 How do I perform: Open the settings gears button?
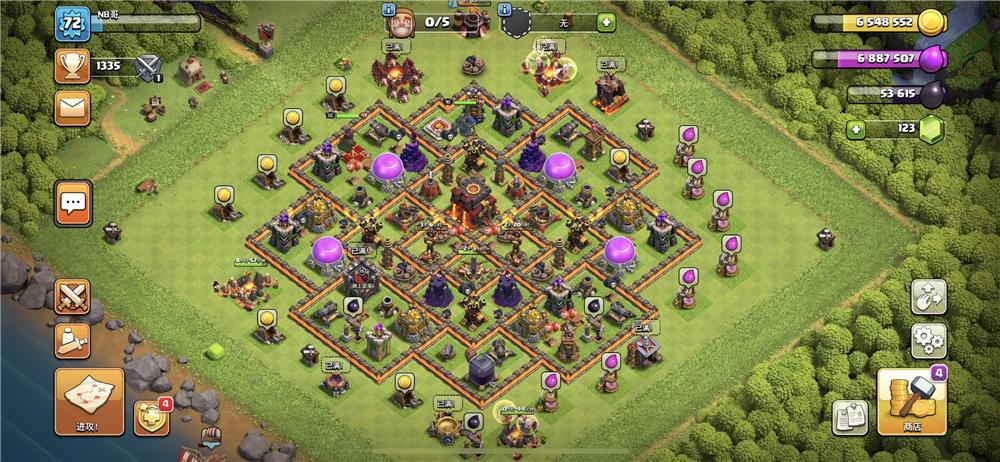point(928,340)
